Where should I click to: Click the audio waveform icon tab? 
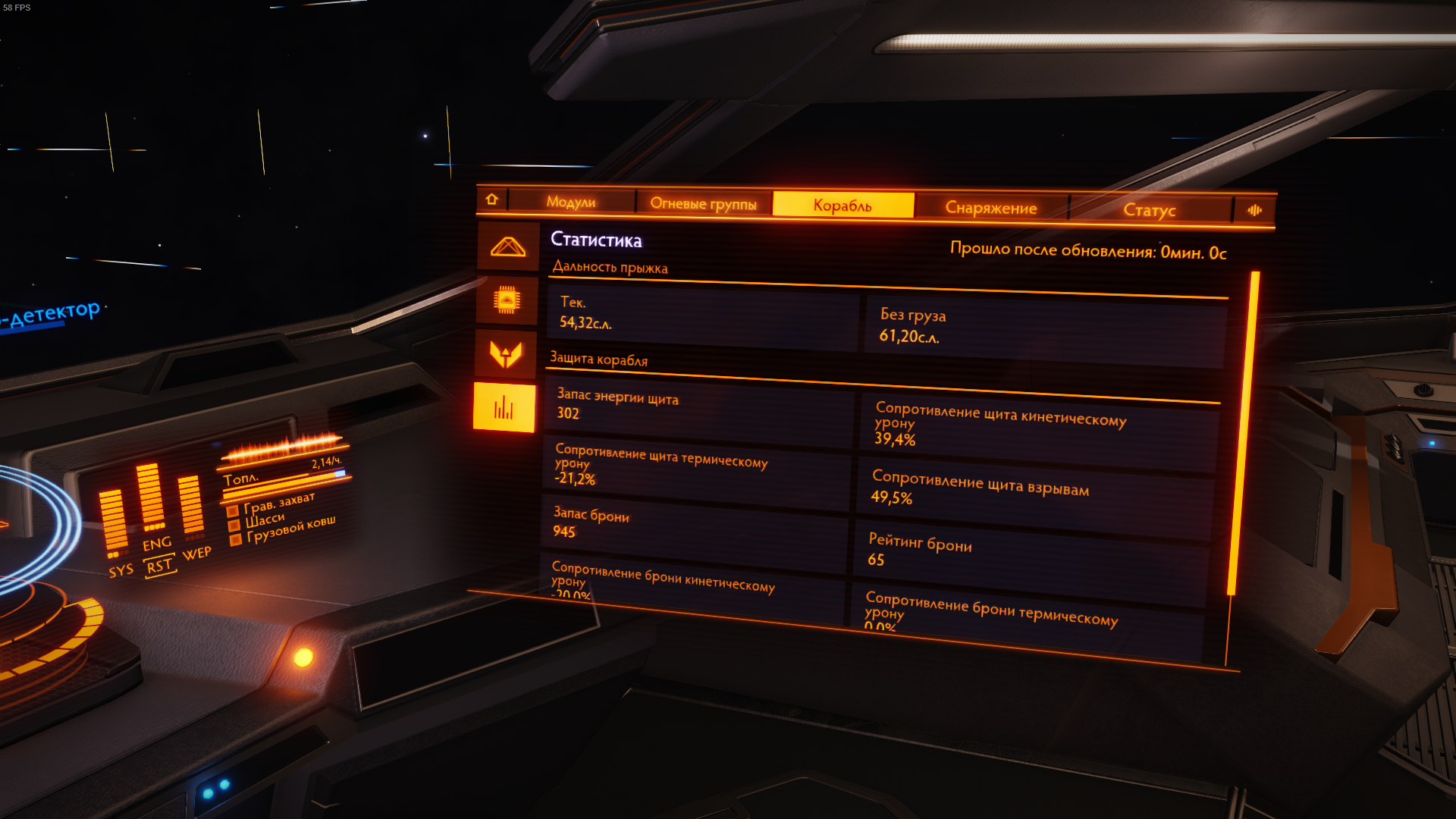1254,210
